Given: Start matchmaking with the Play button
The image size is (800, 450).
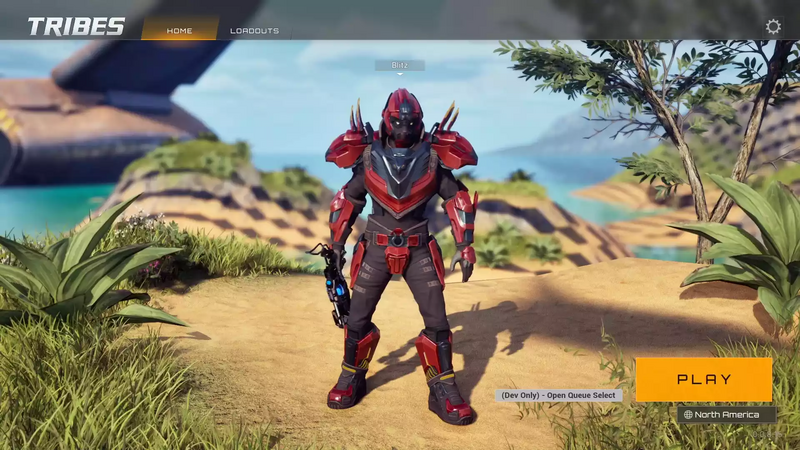Looking at the screenshot, I should pyautogui.click(x=704, y=380).
